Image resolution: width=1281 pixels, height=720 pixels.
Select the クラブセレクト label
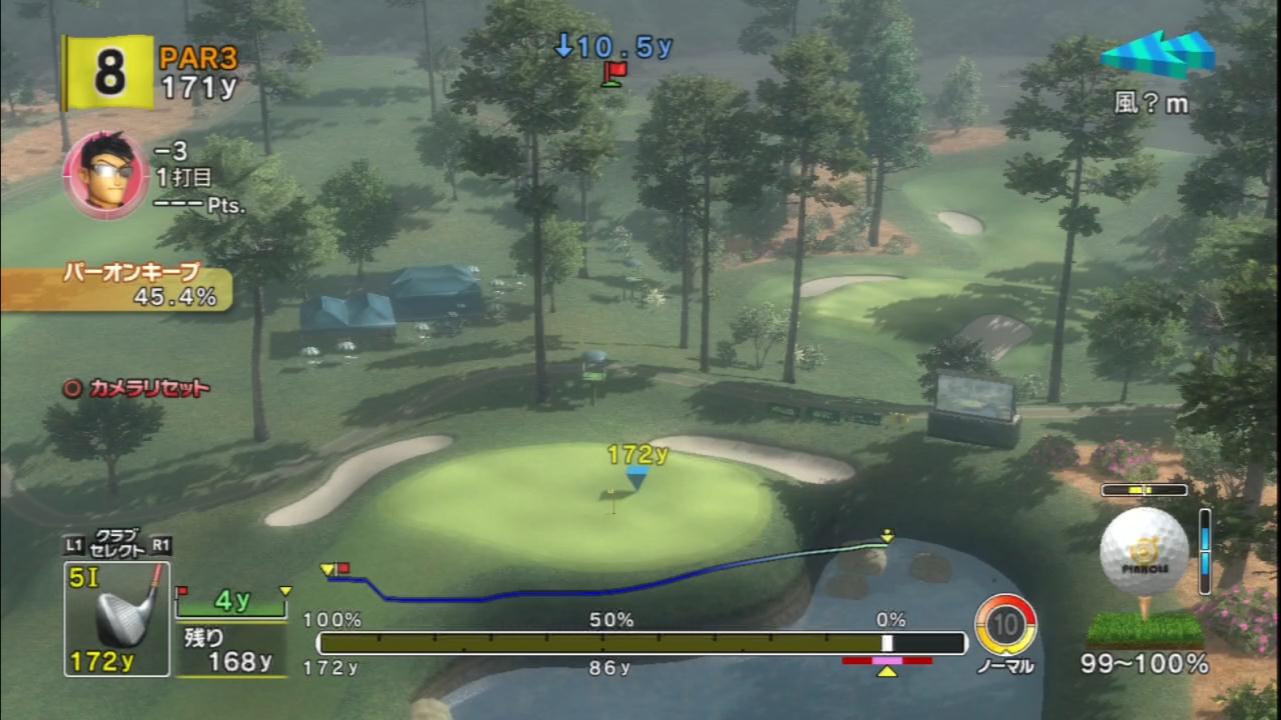(x=116, y=543)
